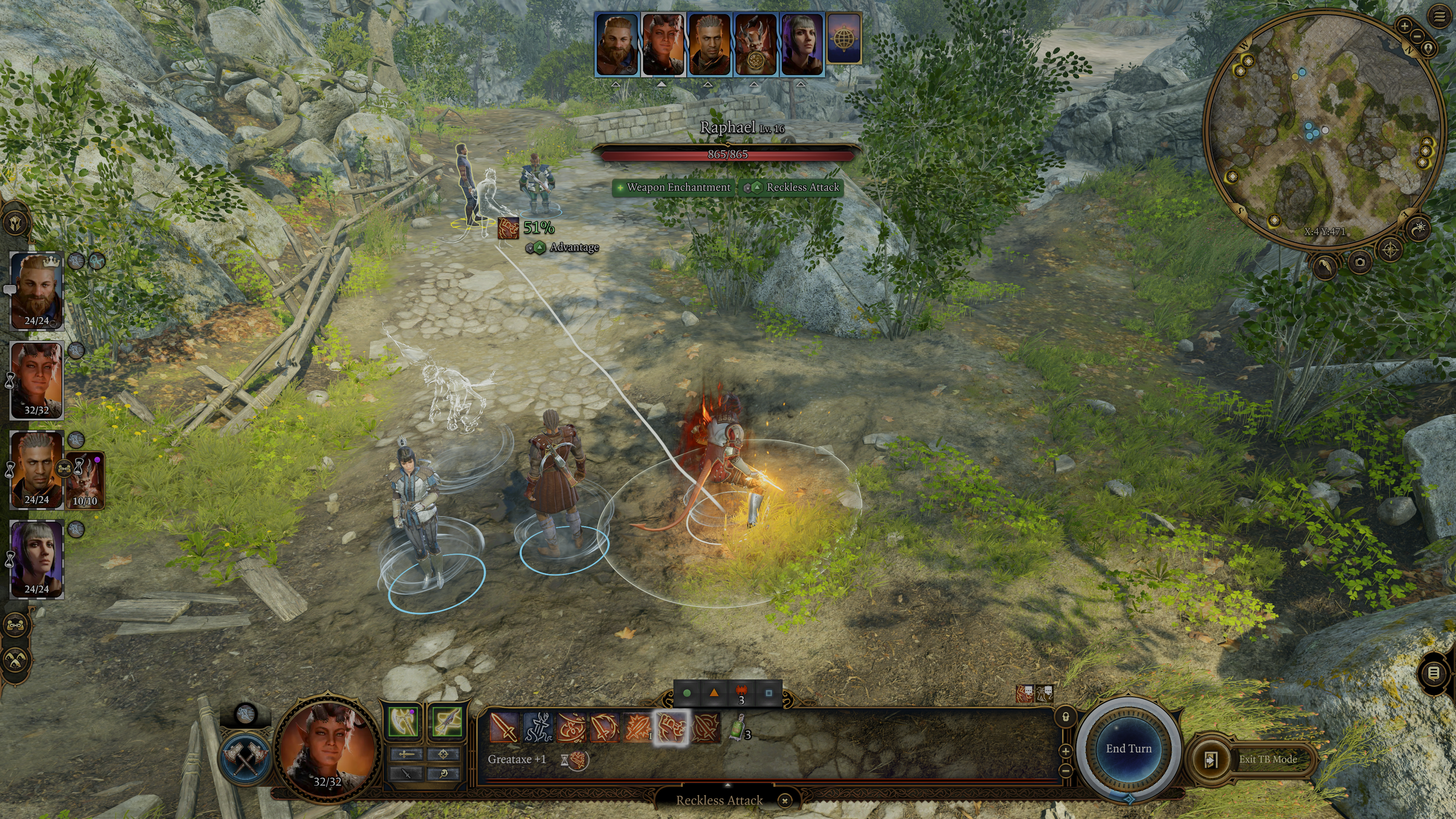
Task: Select the purple-haired party member portrait
Action: [37, 559]
